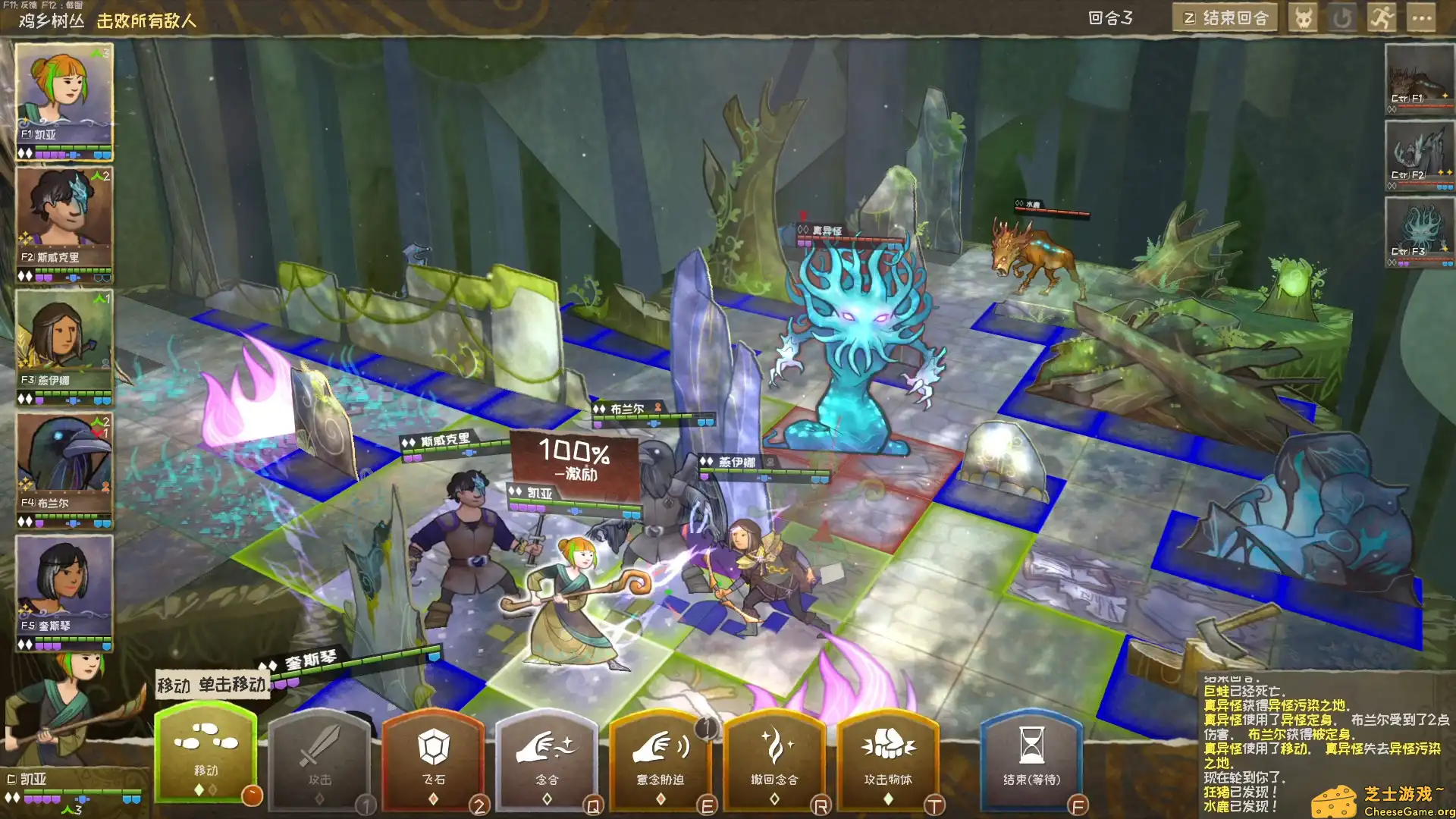The image size is (1456, 819).
Task: Use the 飞石 stone-throw skill
Action: (436, 758)
